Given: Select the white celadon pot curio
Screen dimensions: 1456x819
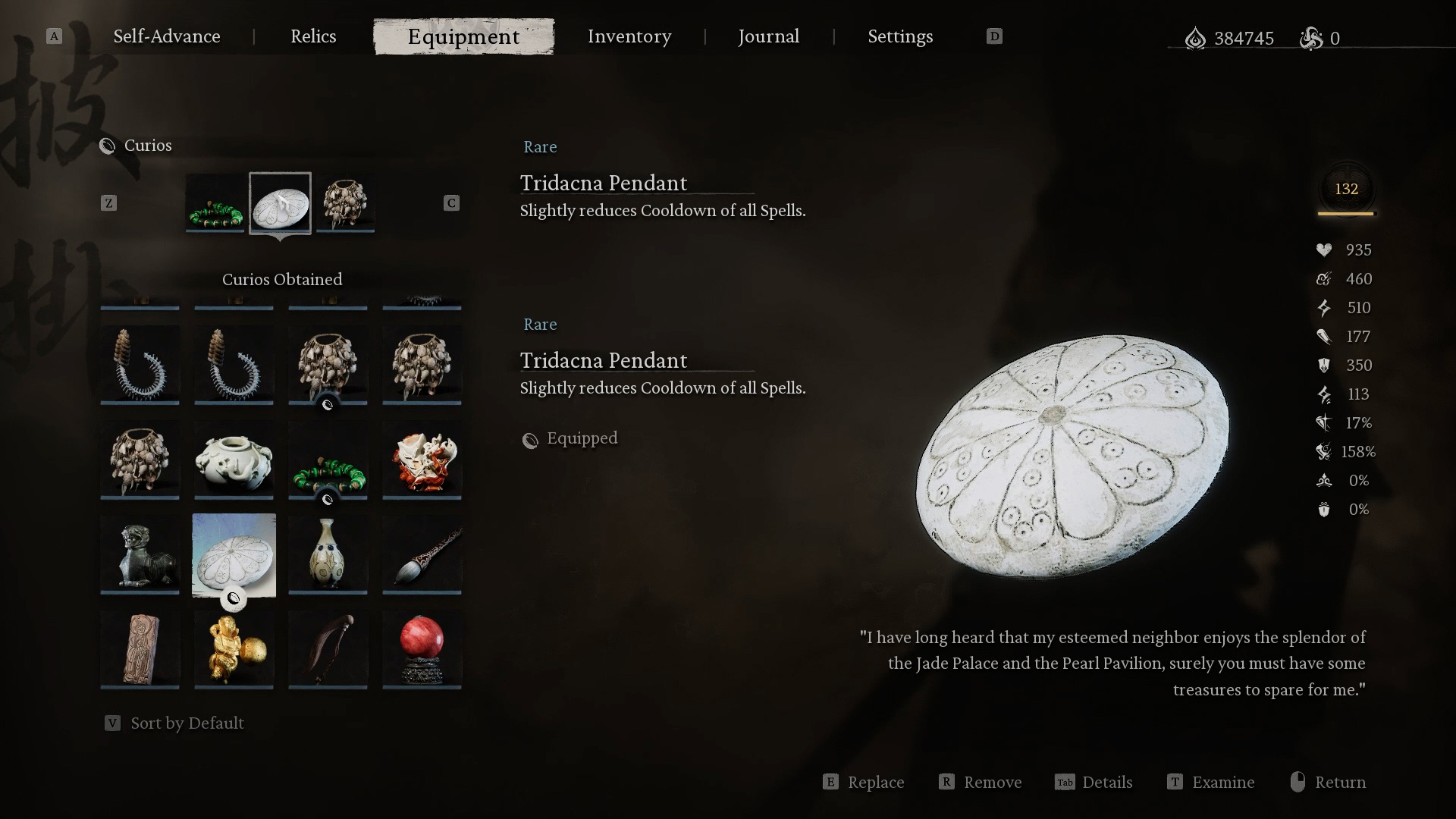Looking at the screenshot, I should pos(234,460).
